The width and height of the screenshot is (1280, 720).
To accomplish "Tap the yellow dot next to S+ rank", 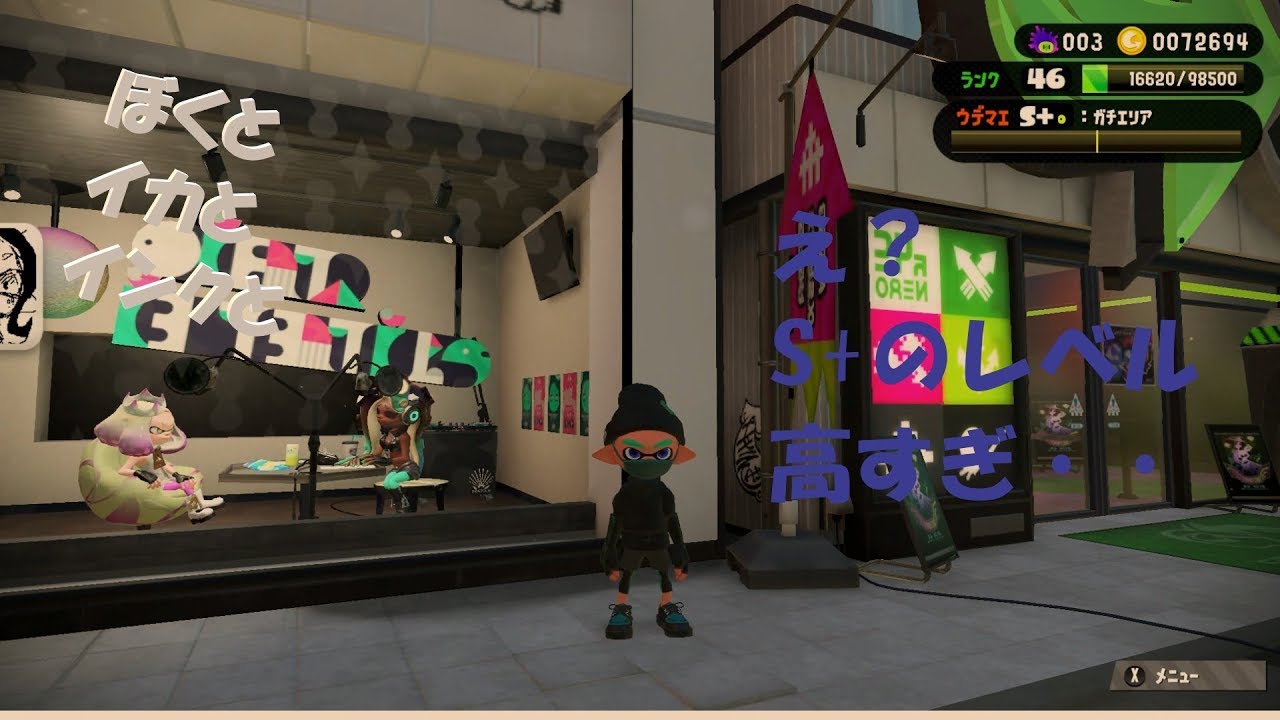I will [x=1061, y=116].
